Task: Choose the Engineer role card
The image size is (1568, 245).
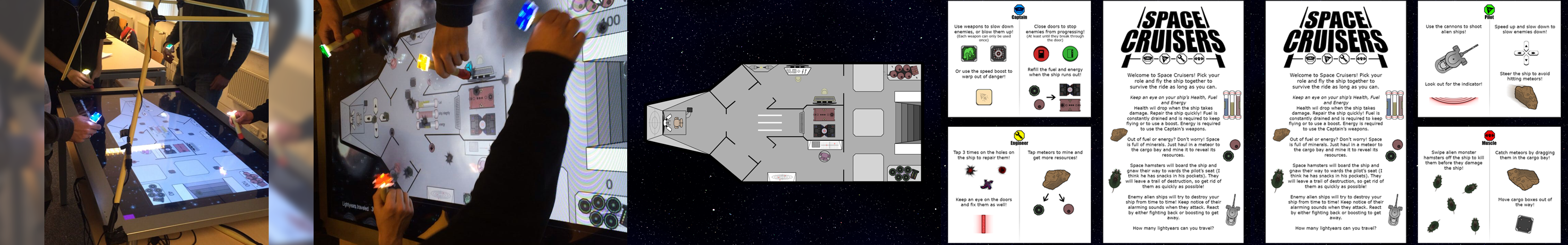Action: pyautogui.click(x=1019, y=184)
